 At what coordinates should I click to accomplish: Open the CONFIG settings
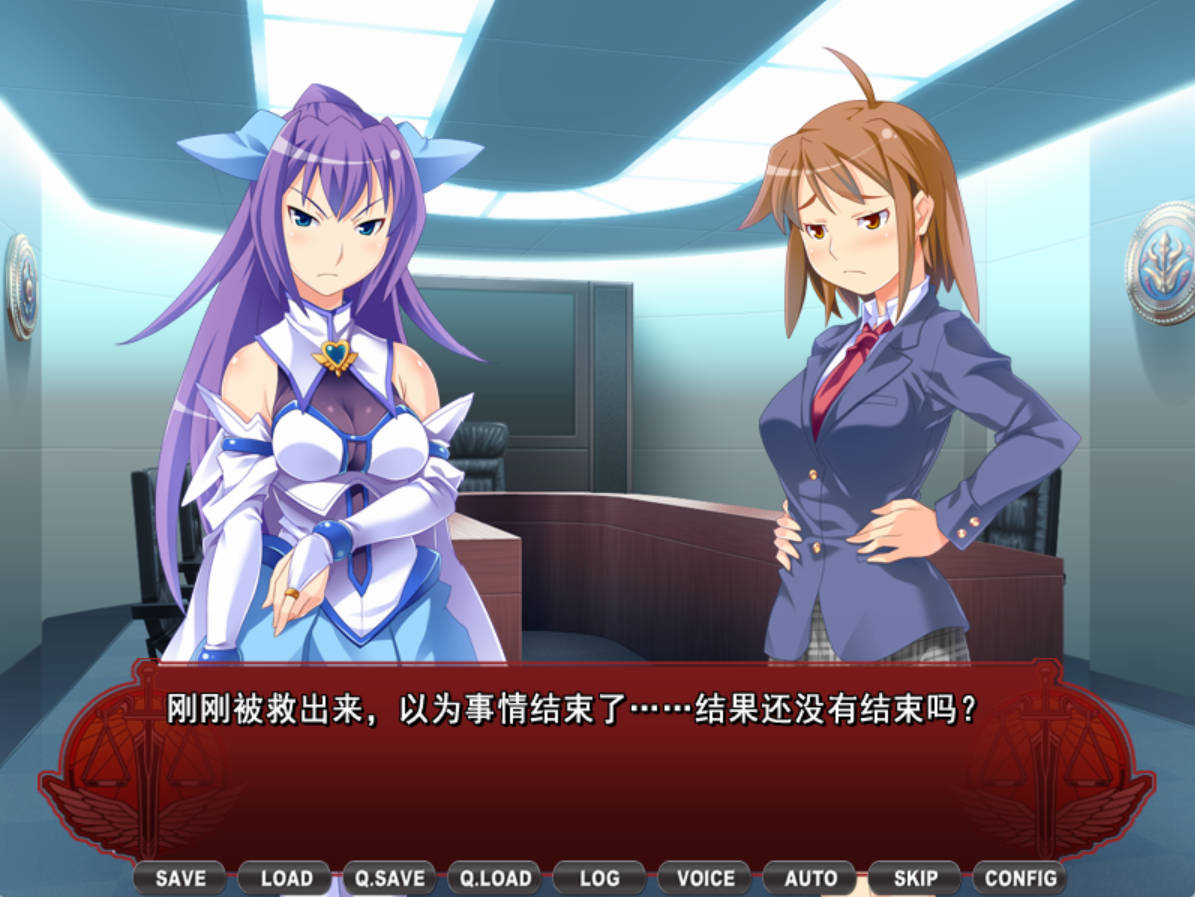(1020, 878)
